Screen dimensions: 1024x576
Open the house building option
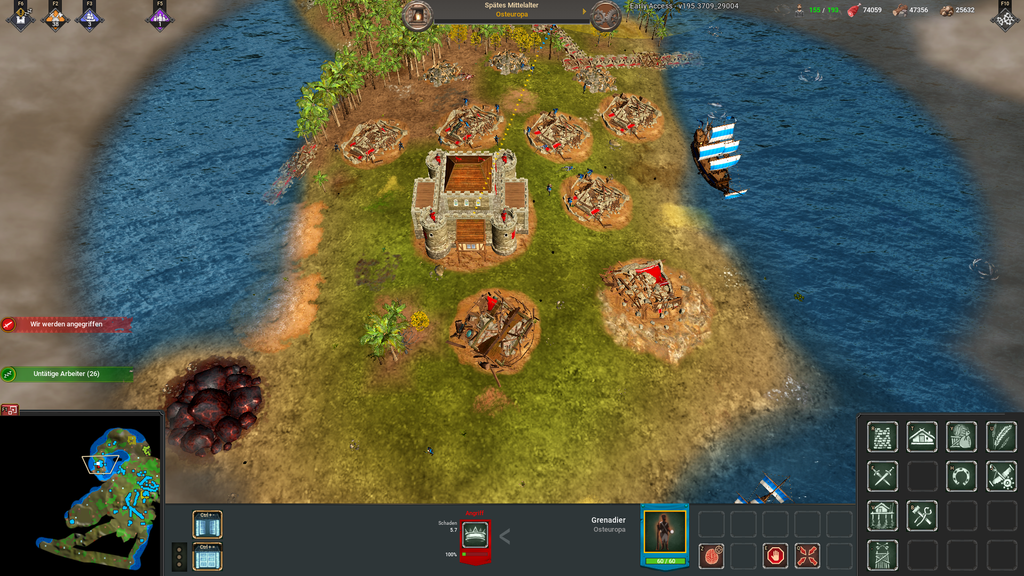coord(922,437)
